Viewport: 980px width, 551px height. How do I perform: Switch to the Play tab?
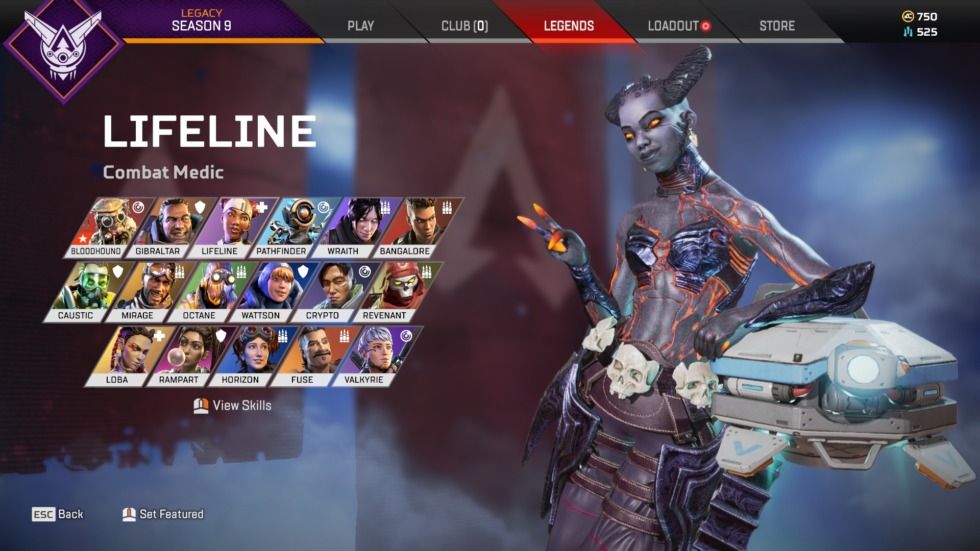(360, 25)
